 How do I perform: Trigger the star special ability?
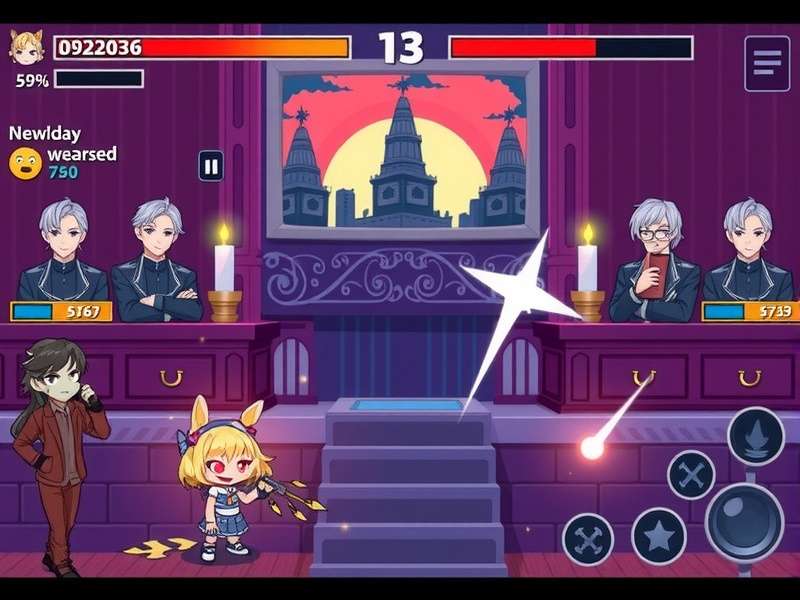click(658, 536)
